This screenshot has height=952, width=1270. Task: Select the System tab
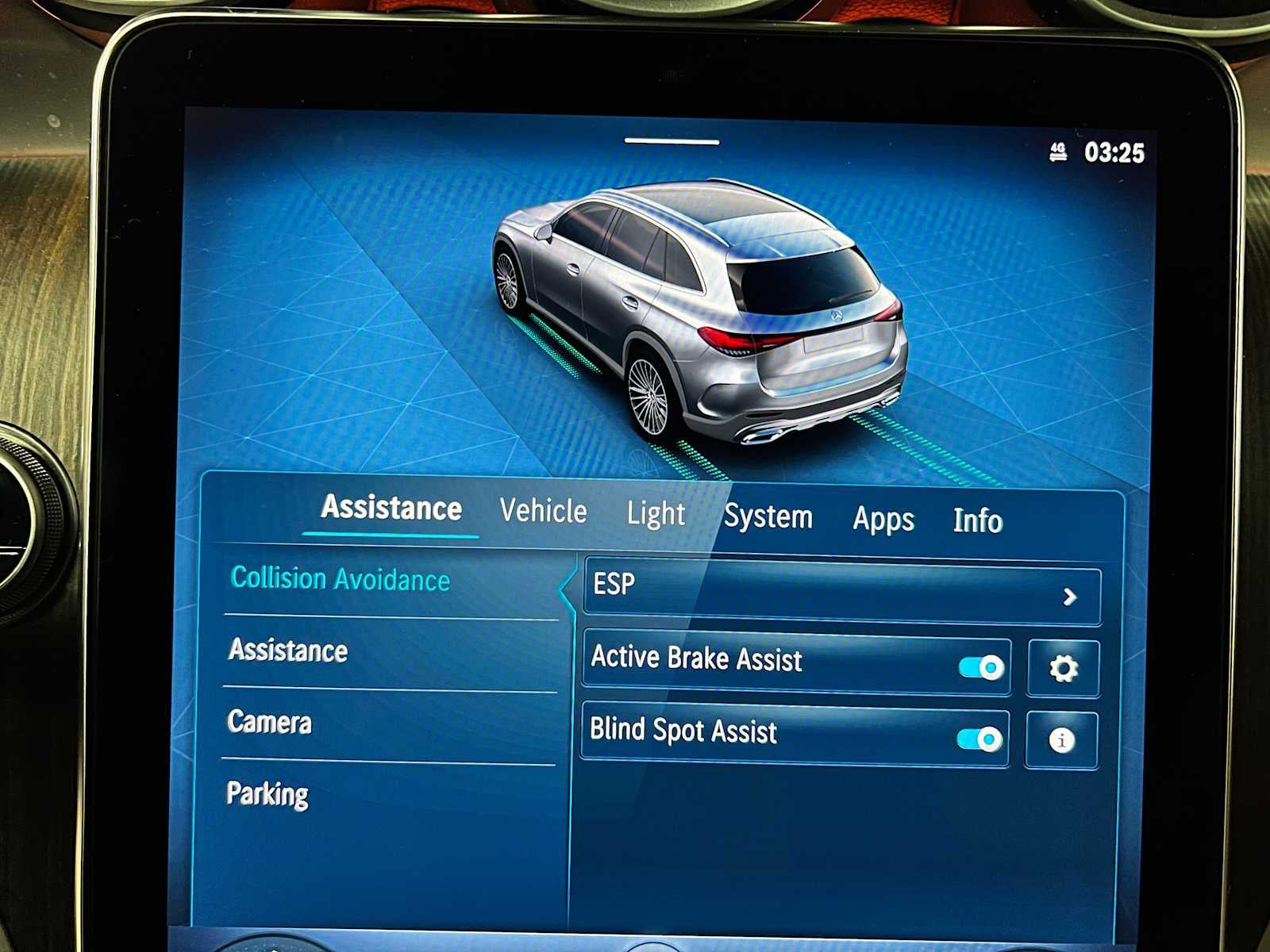pos(768,516)
